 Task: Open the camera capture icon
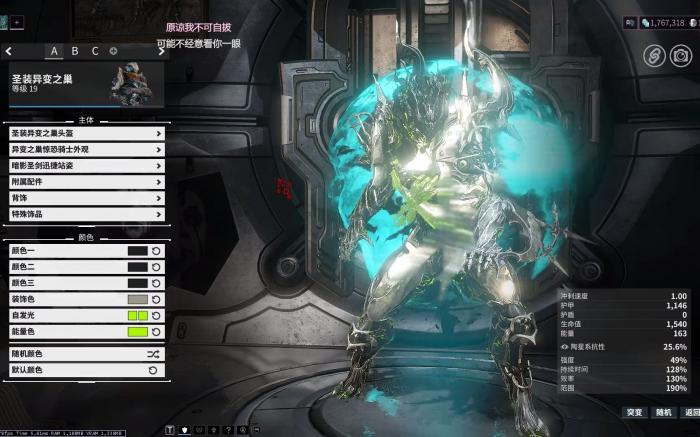(x=681, y=56)
